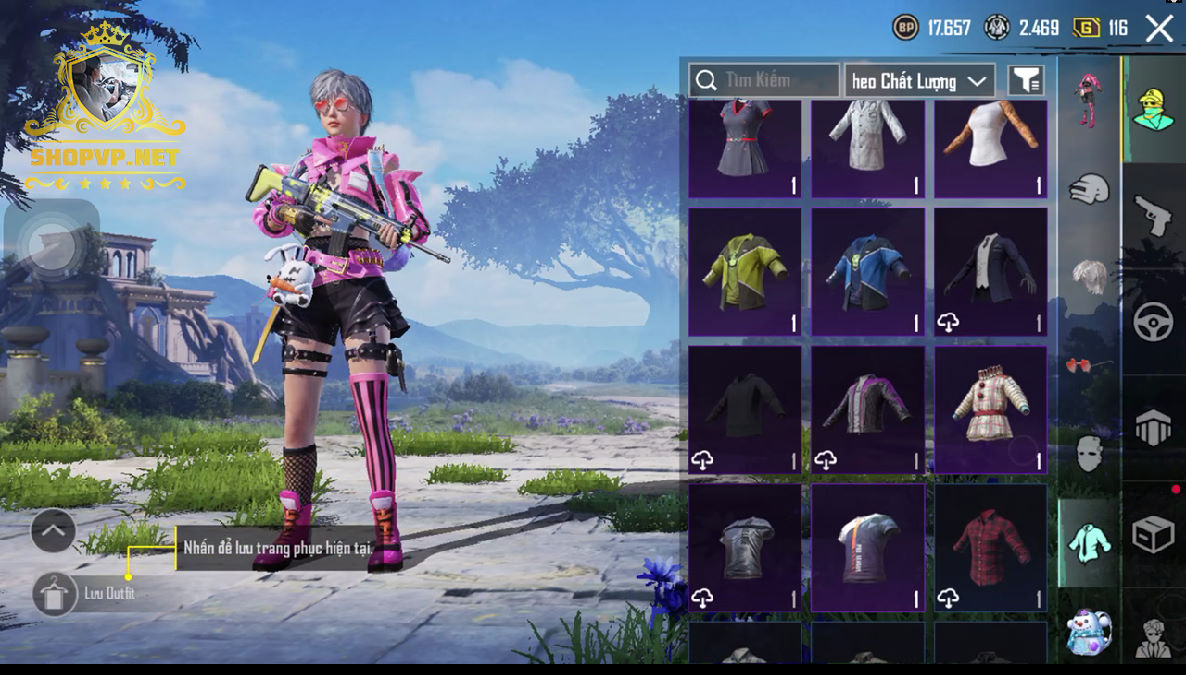Open the Theo Chất Lượng sort dropdown
The image size is (1186, 675).
tap(919, 81)
